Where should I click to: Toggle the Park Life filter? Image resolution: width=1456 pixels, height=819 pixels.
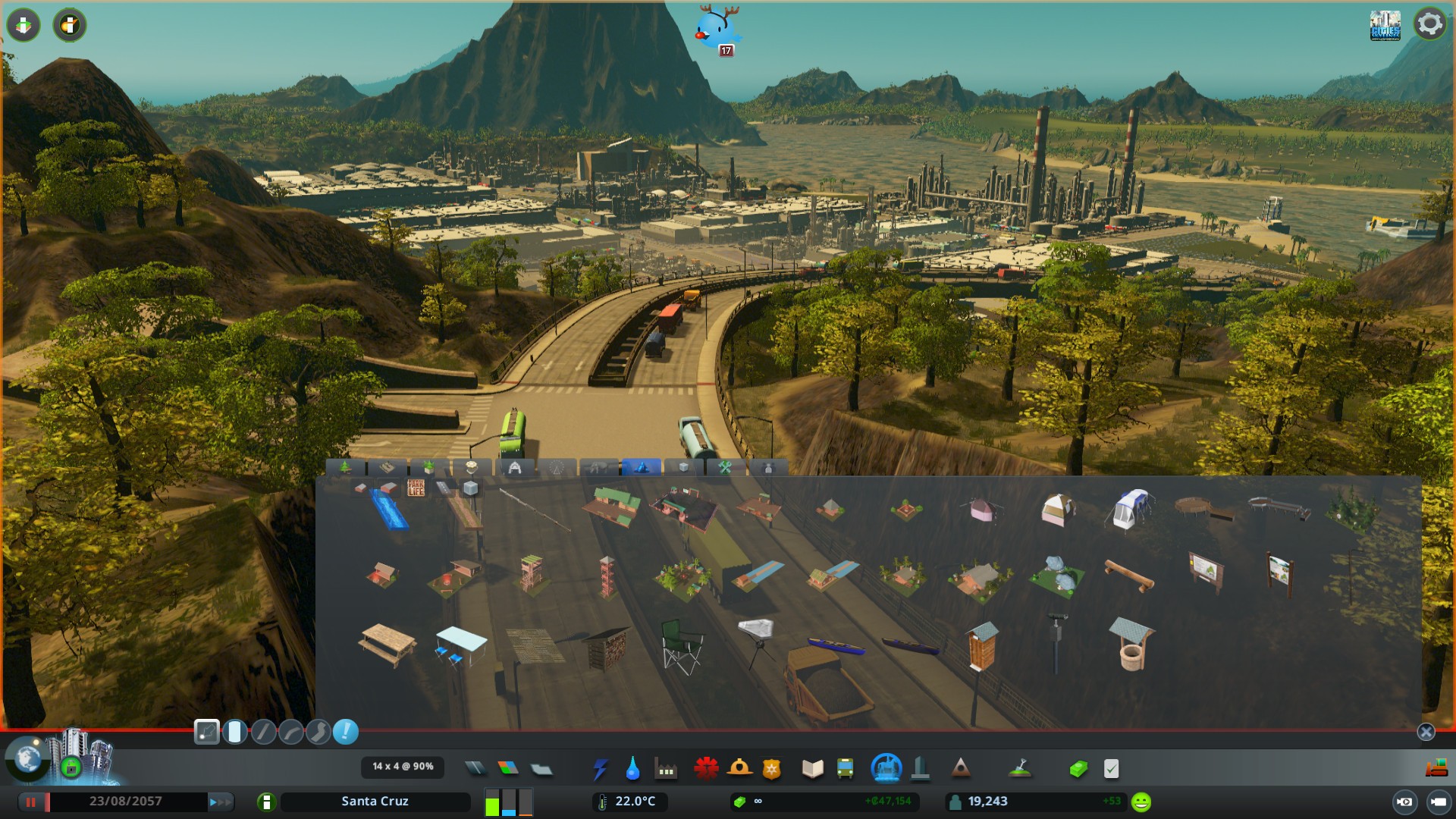[416, 488]
